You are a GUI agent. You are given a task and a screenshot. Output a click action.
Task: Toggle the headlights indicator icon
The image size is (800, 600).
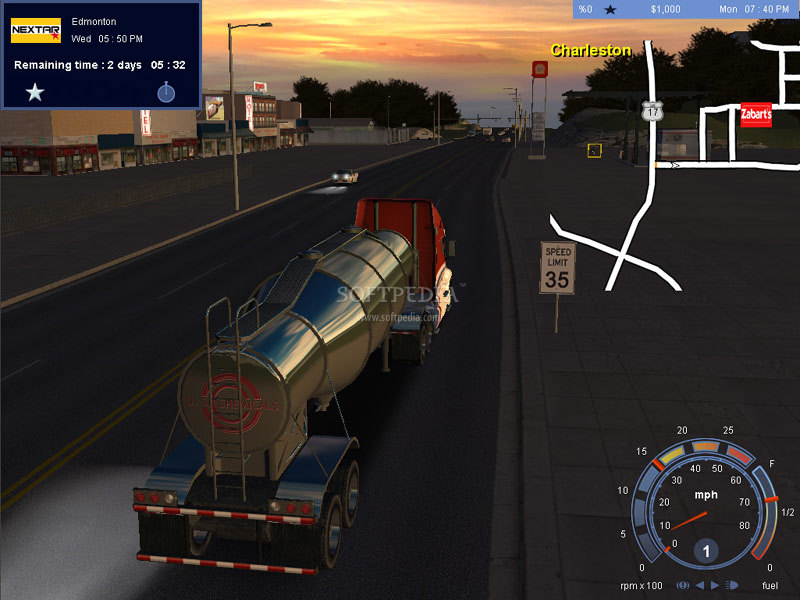pyautogui.click(x=731, y=585)
